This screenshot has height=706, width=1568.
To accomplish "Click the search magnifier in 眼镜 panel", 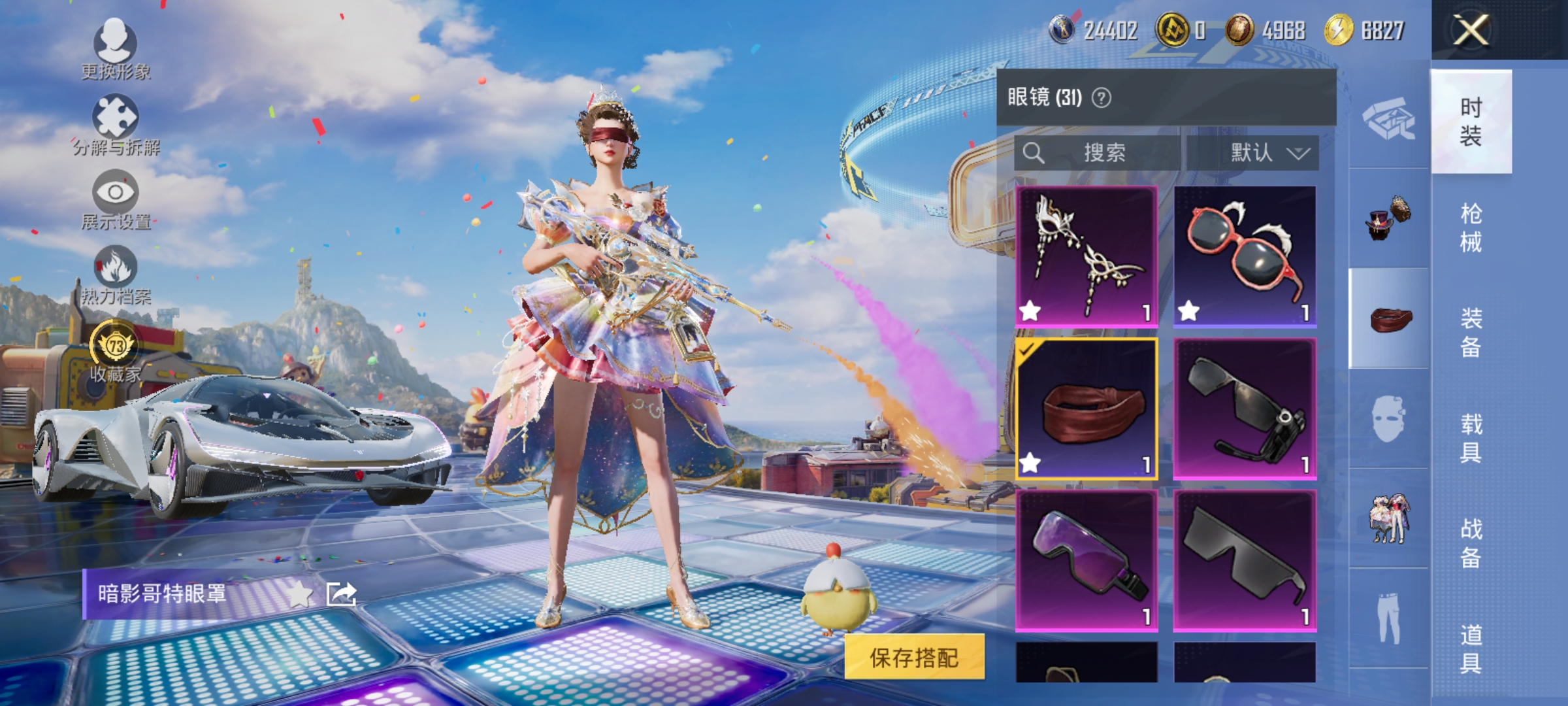I will [1034, 152].
